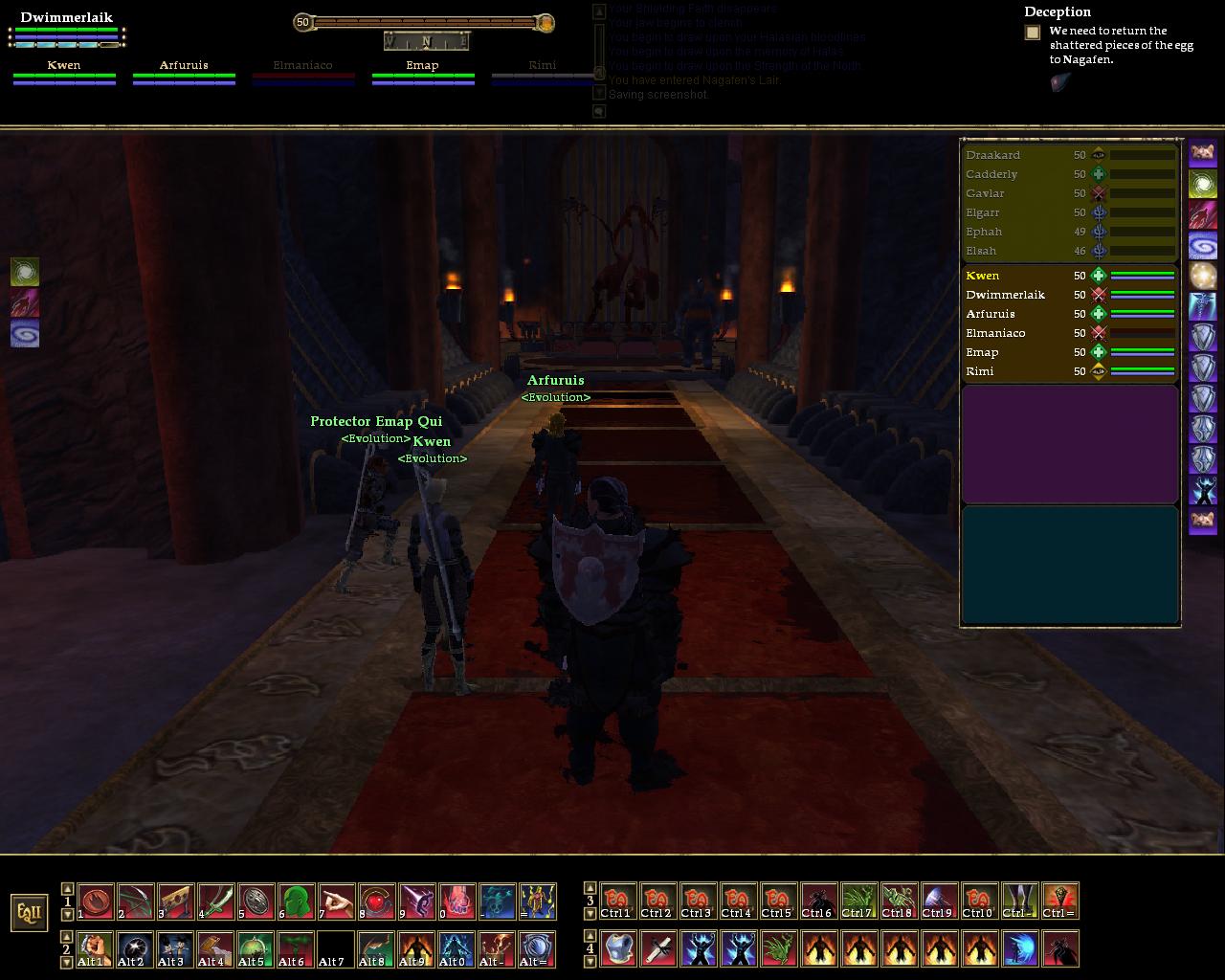The height and width of the screenshot is (980, 1225).
Task: Select Kwen in the raid window
Action: tap(983, 276)
